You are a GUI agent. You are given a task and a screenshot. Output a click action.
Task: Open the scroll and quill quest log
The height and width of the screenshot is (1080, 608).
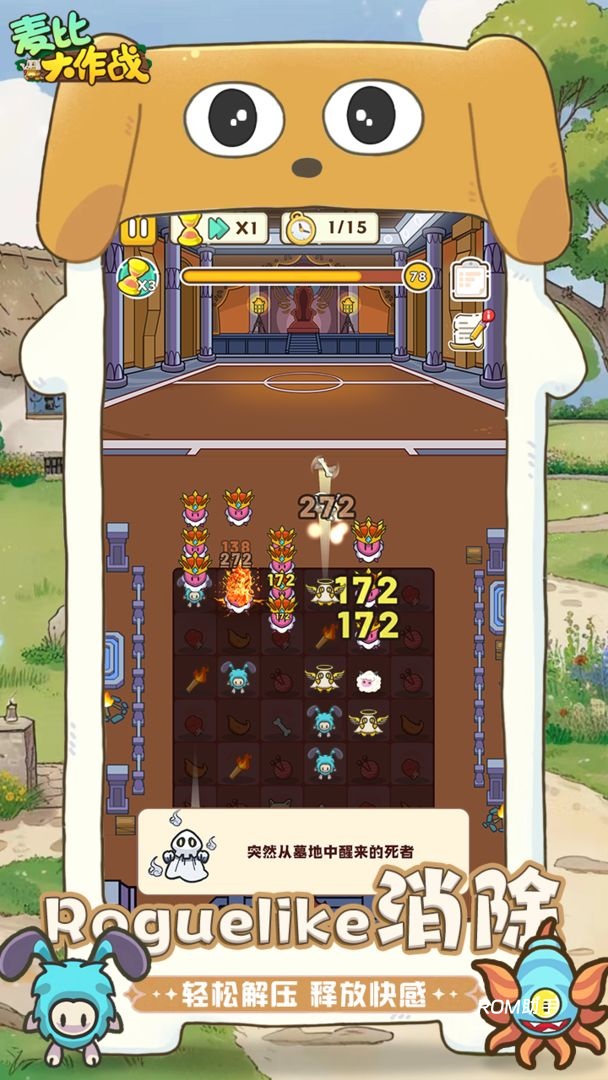pyautogui.click(x=471, y=329)
